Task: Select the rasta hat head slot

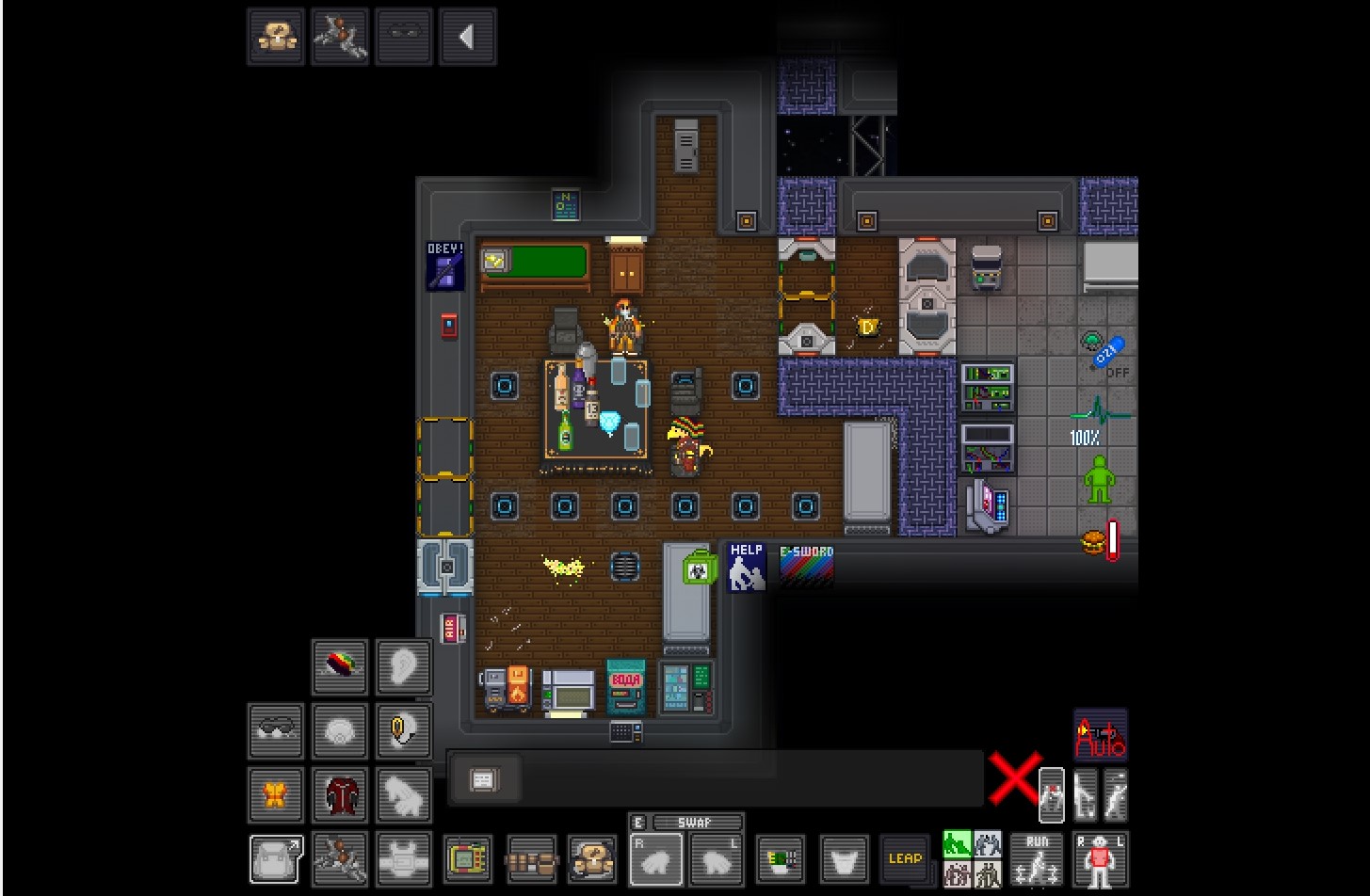Action: pos(340,666)
